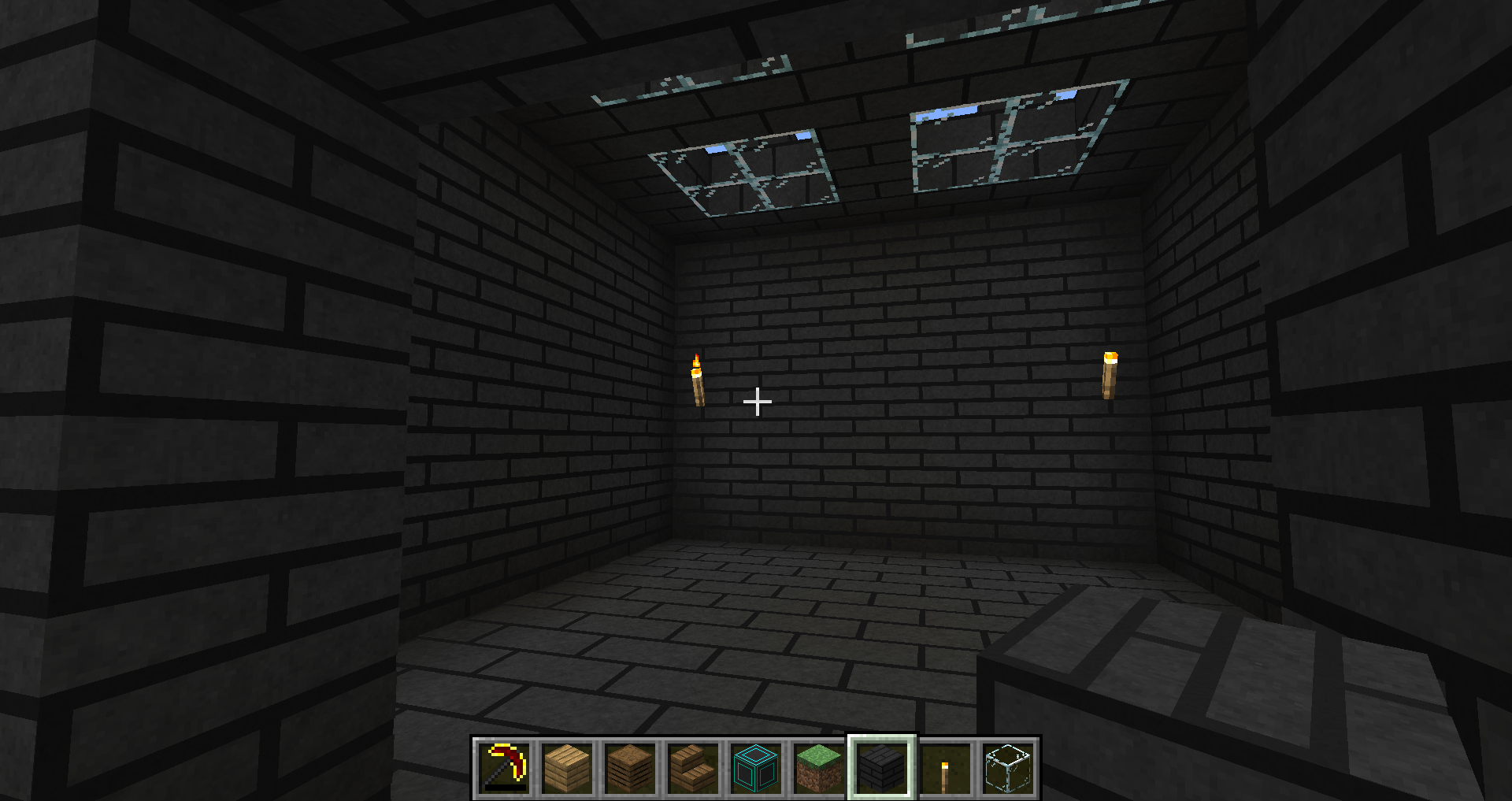
Task: Select the cyan-outlined dark block
Action: (x=756, y=767)
